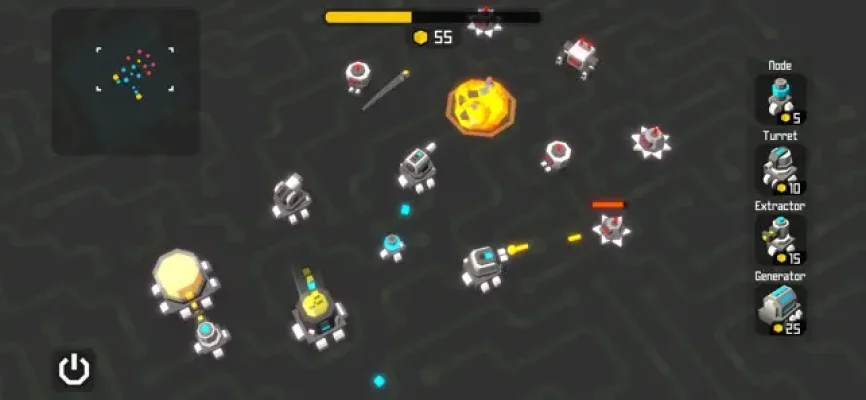
Task: Choose the Turret build option
Action: click(x=780, y=169)
